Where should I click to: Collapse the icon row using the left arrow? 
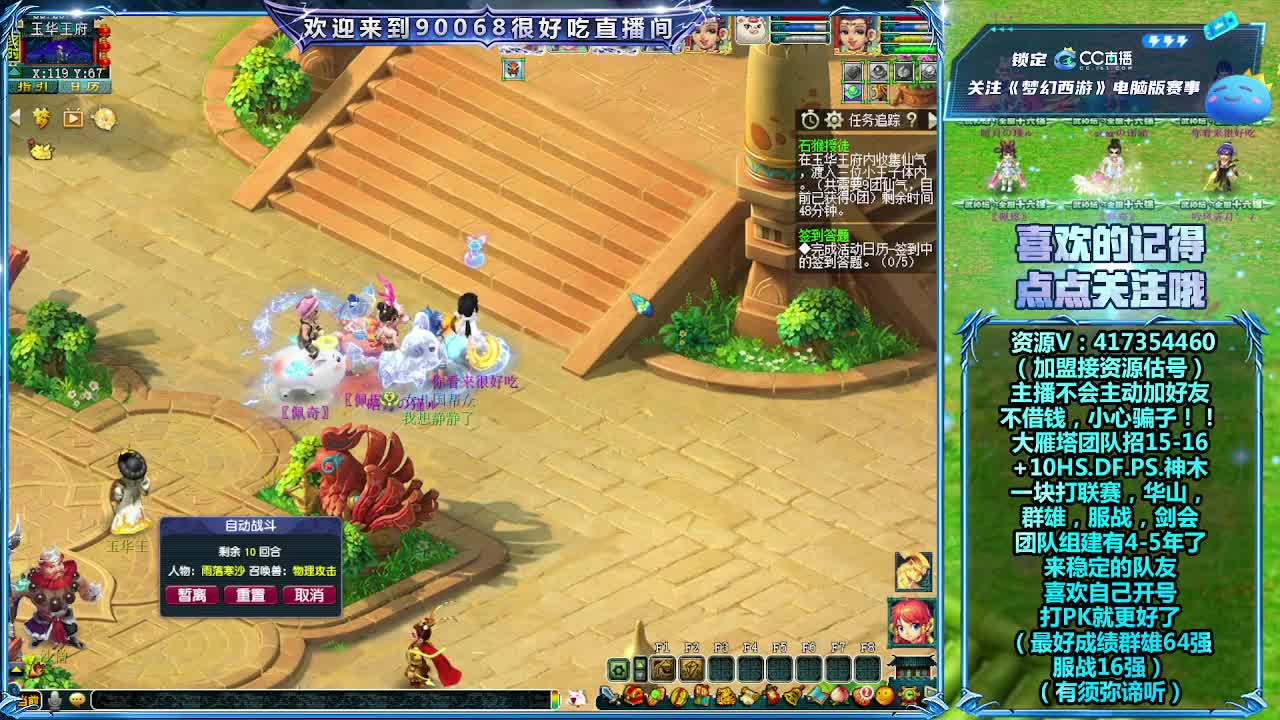click(x=13, y=116)
